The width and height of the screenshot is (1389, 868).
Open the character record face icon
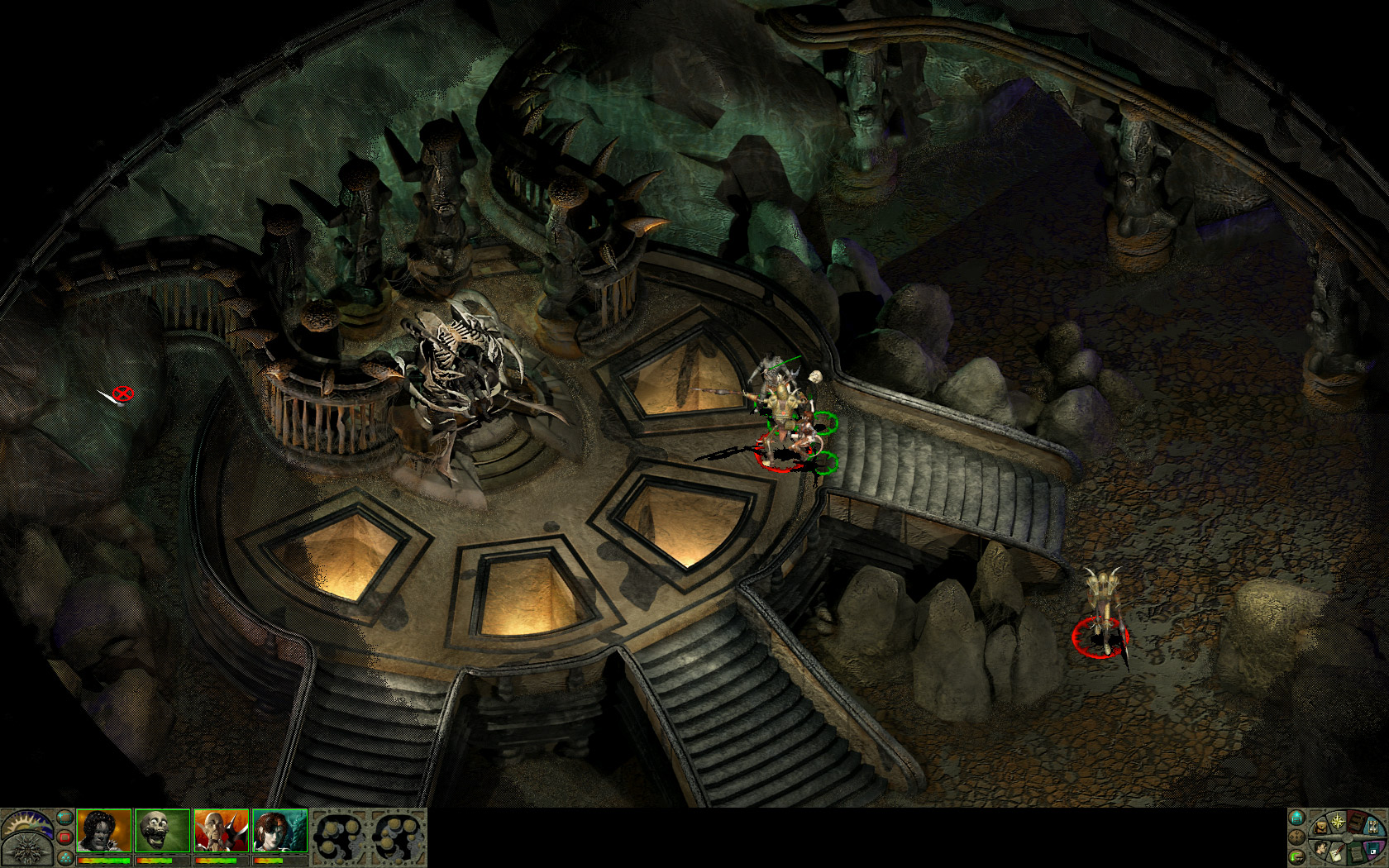(x=1321, y=849)
